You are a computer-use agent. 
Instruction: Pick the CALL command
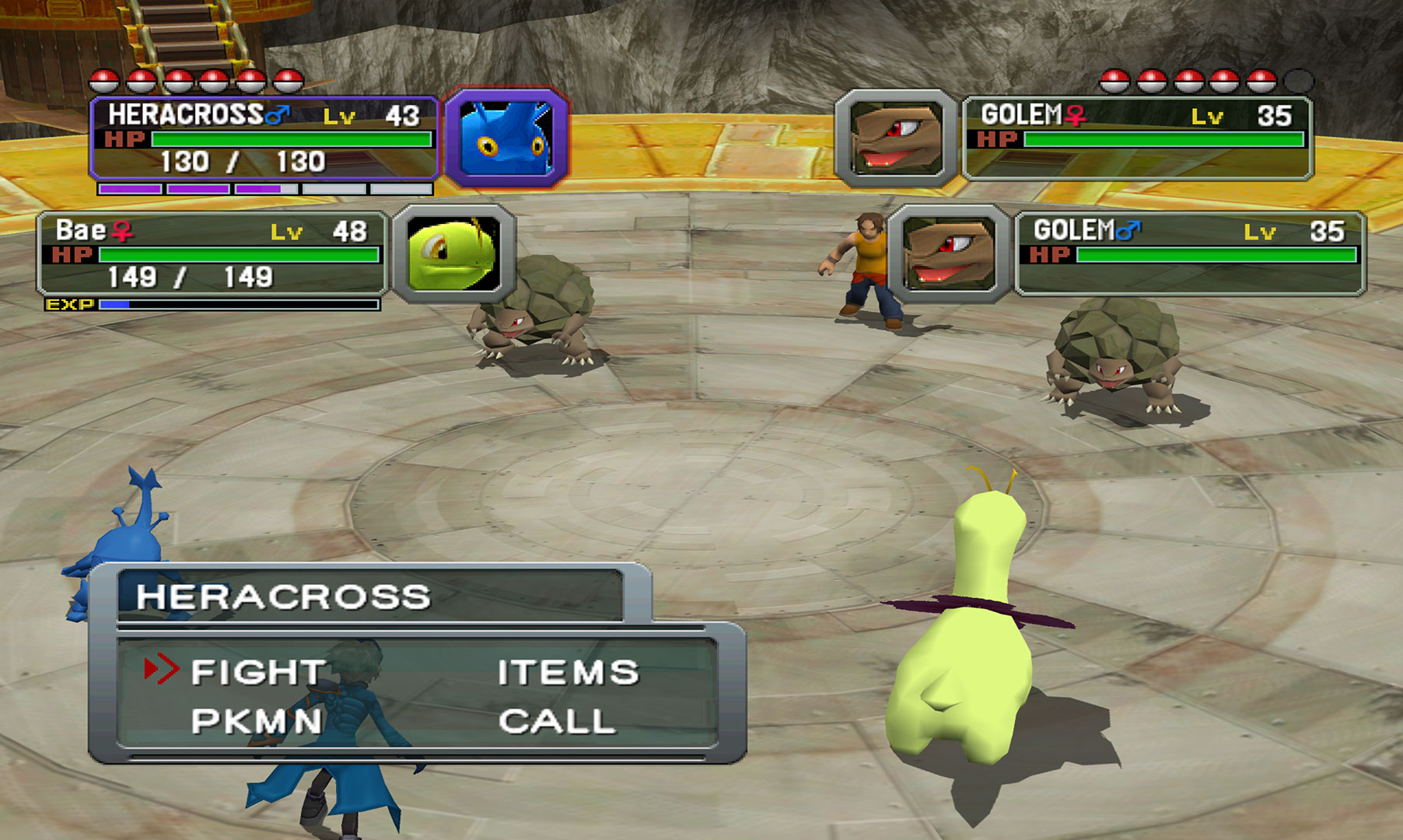coord(557,721)
